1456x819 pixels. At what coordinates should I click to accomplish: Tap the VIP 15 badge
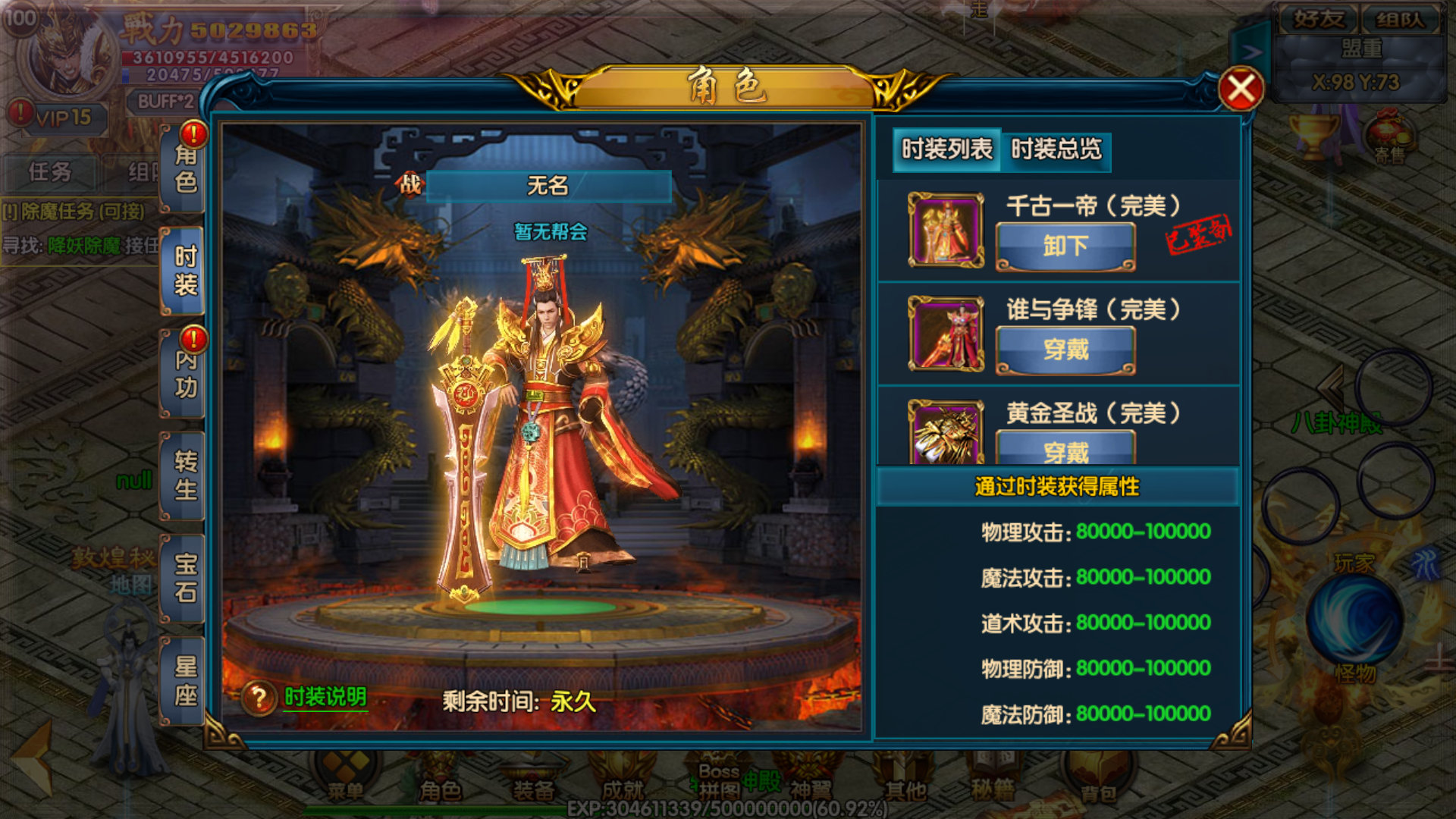tap(64, 118)
